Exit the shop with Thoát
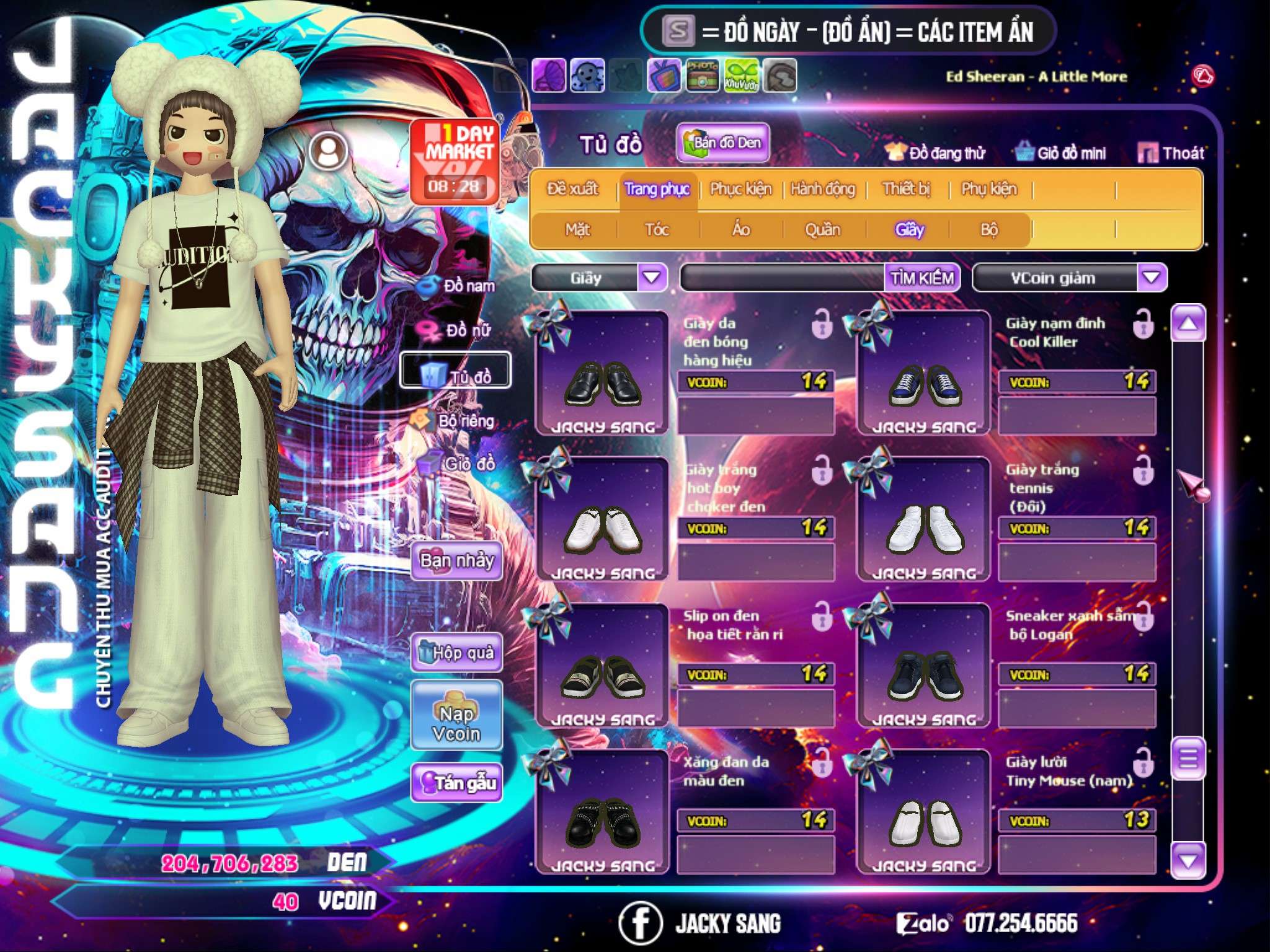 [1171, 153]
